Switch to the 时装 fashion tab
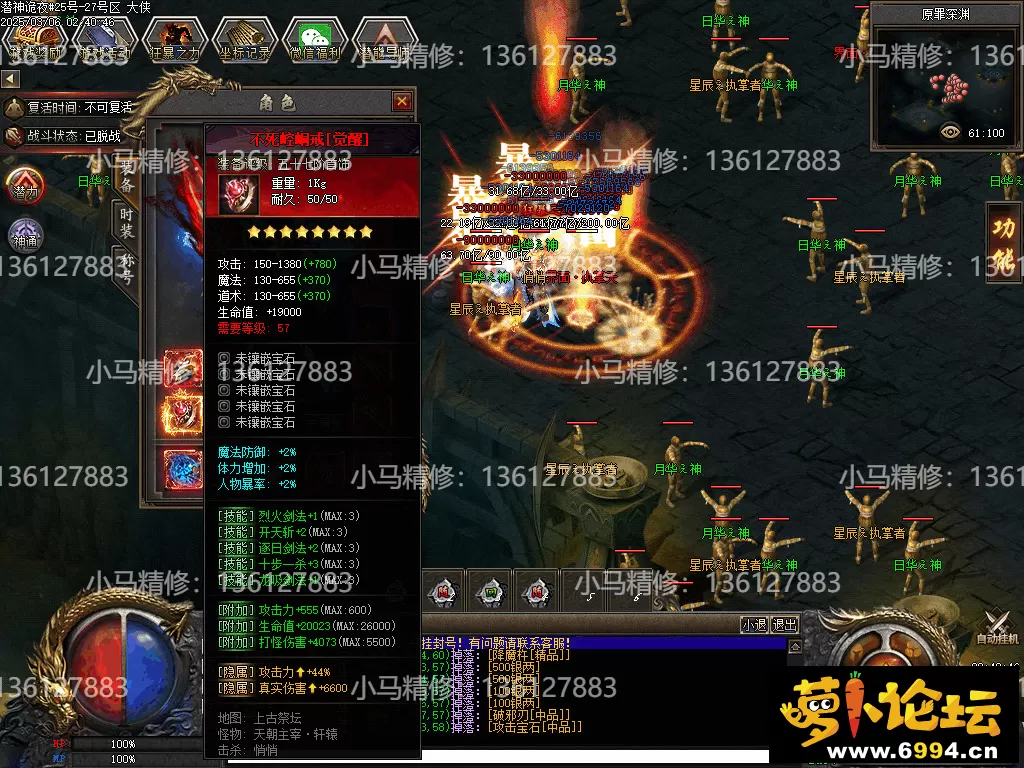 click(127, 223)
